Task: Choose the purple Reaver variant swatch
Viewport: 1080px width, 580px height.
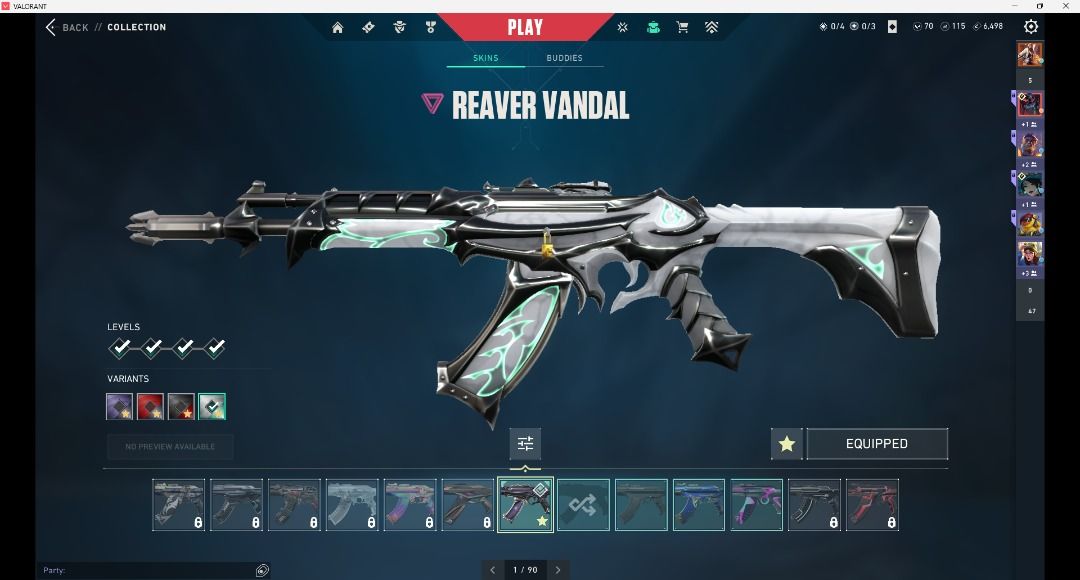Action: tap(120, 406)
